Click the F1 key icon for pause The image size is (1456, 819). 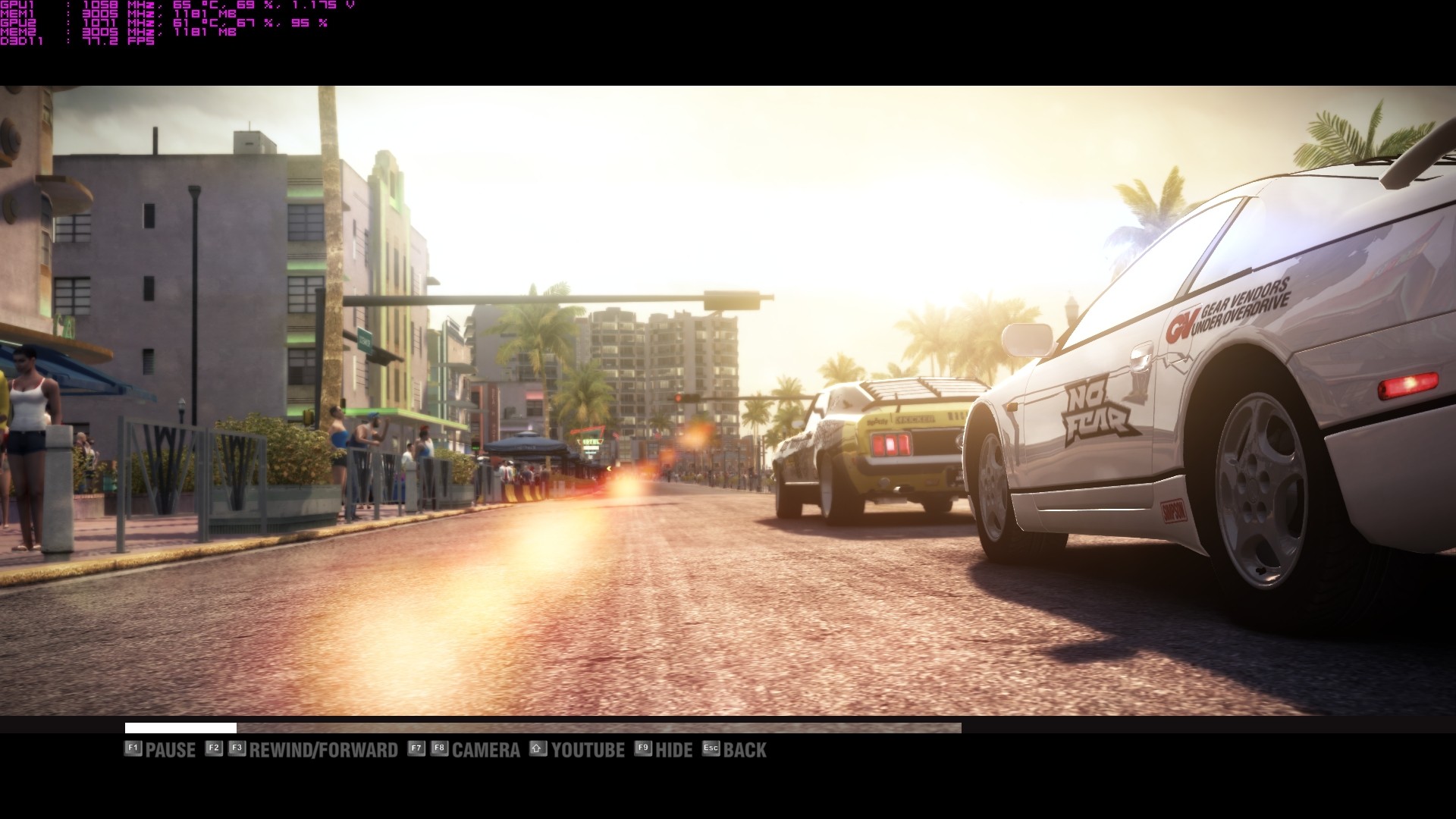point(133,748)
